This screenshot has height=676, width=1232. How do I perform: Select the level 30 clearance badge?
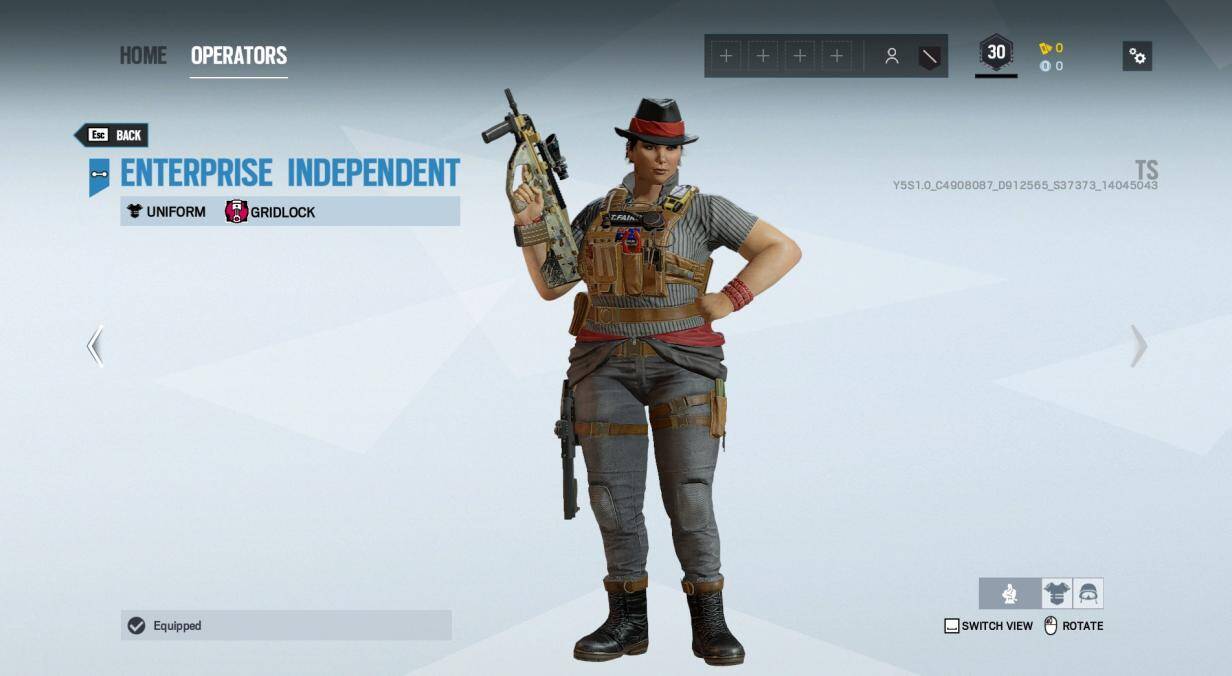click(996, 53)
